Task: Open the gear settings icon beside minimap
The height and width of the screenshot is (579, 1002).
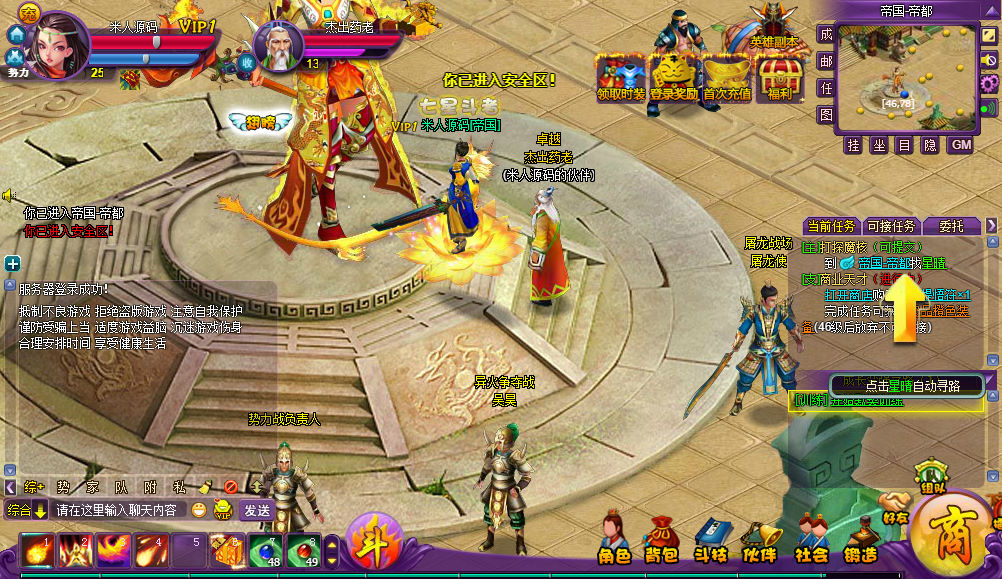Action: point(989,82)
